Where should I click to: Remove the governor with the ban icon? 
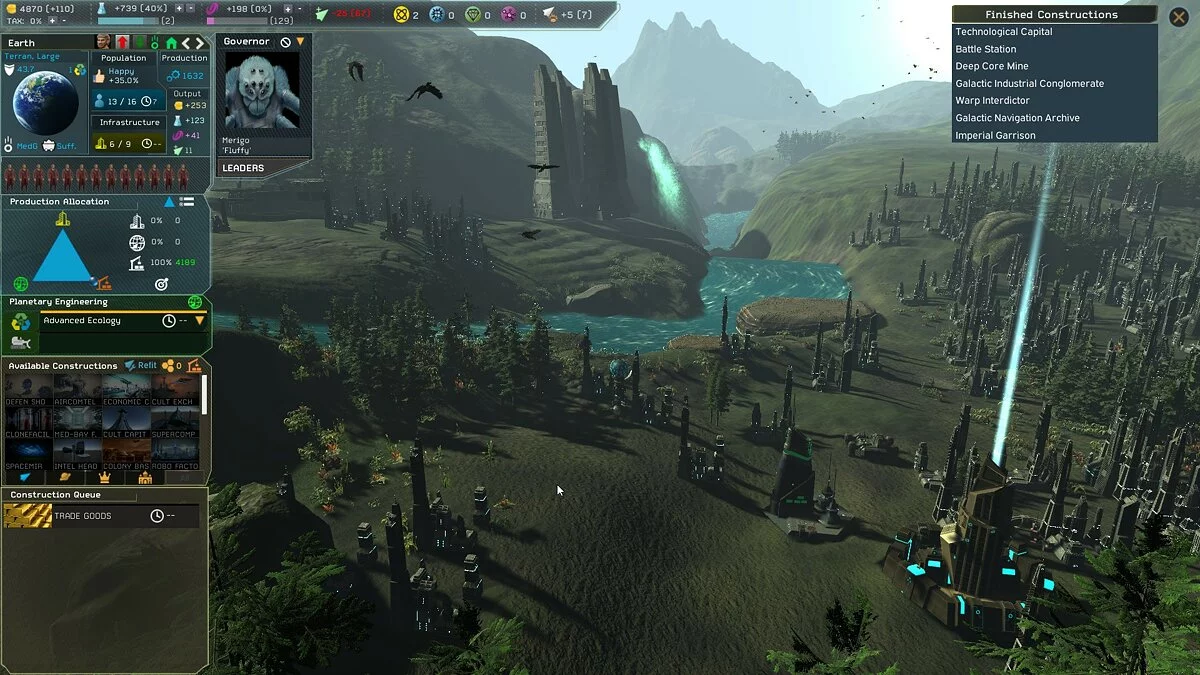[x=285, y=42]
